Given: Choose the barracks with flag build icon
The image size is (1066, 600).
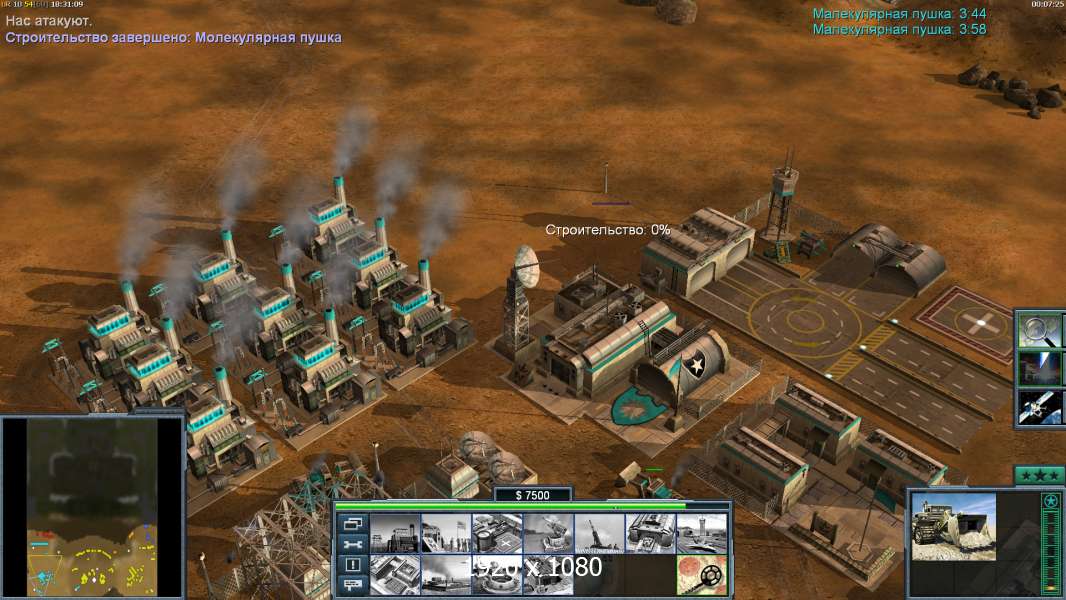Looking at the screenshot, I should [446, 534].
